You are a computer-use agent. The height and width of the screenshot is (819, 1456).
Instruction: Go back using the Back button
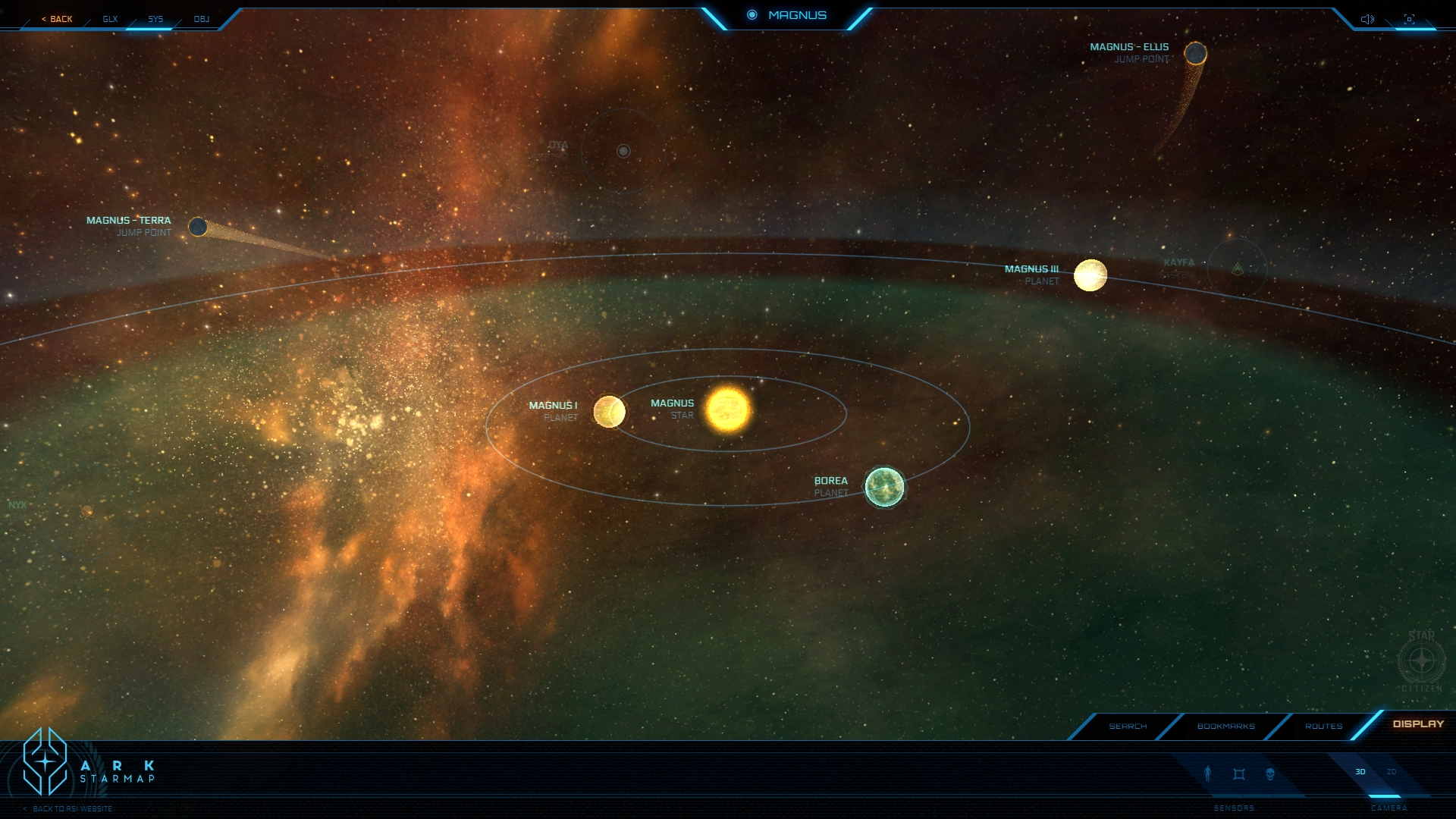(x=58, y=19)
